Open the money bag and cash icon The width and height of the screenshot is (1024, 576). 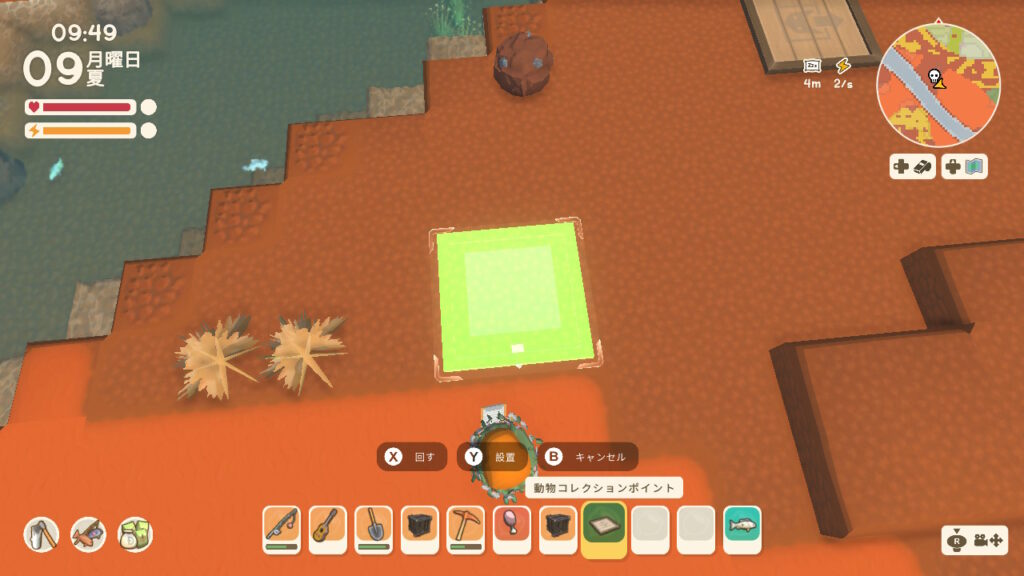135,535
